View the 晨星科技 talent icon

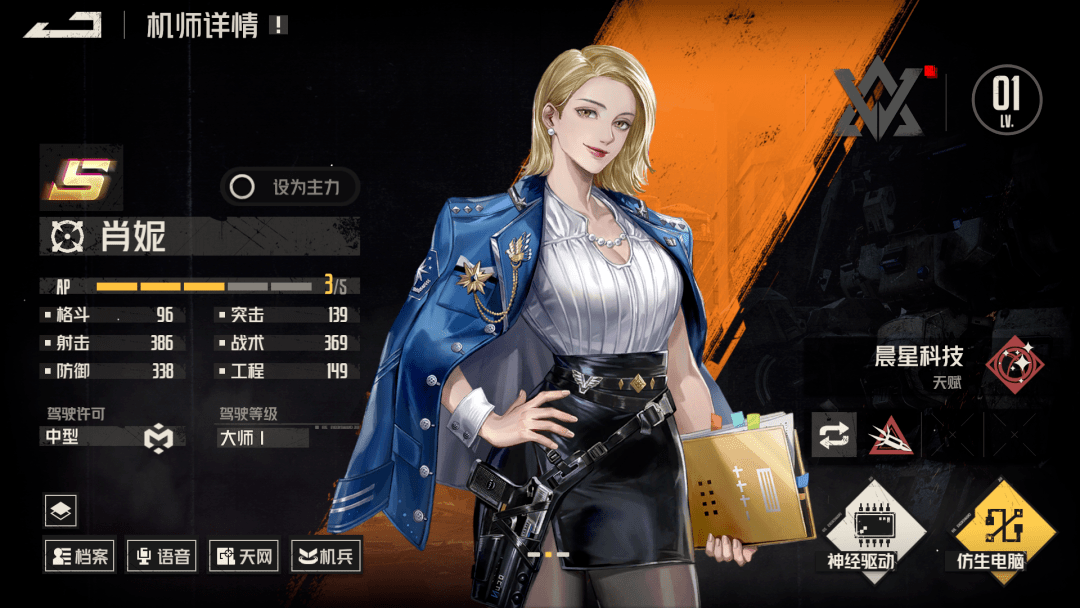click(1015, 365)
